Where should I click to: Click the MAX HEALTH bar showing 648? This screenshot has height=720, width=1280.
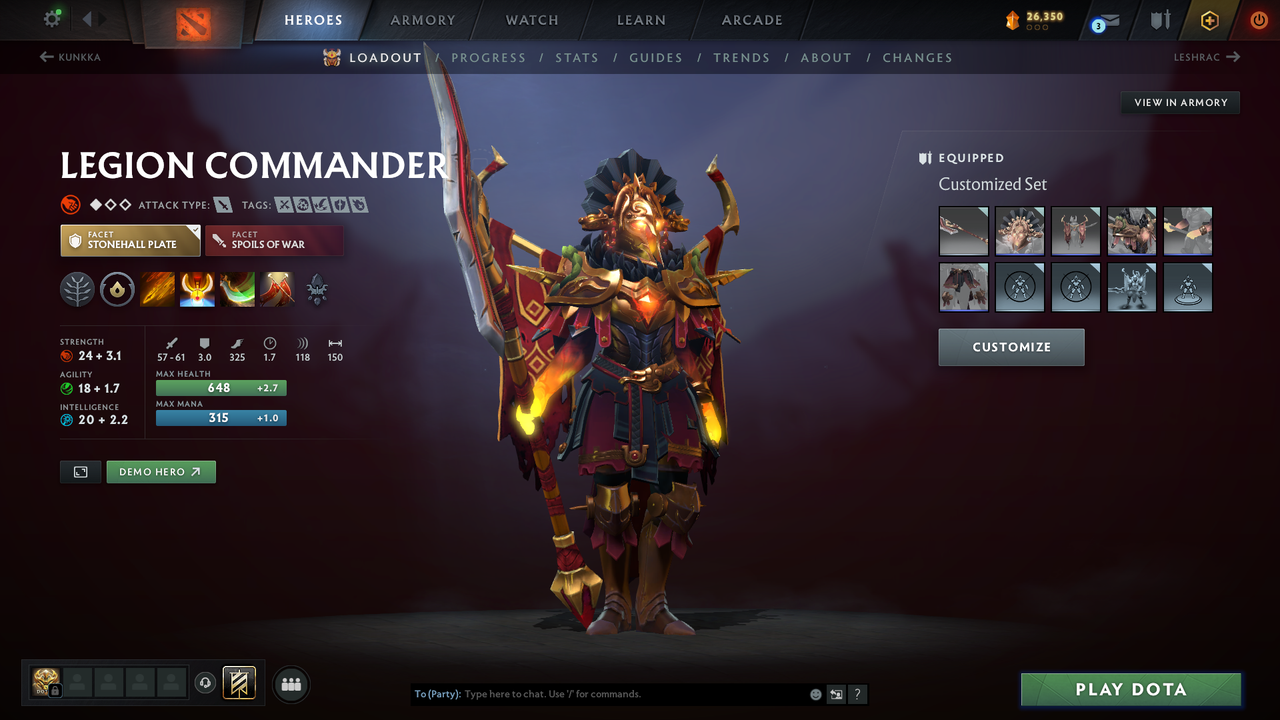coord(220,387)
